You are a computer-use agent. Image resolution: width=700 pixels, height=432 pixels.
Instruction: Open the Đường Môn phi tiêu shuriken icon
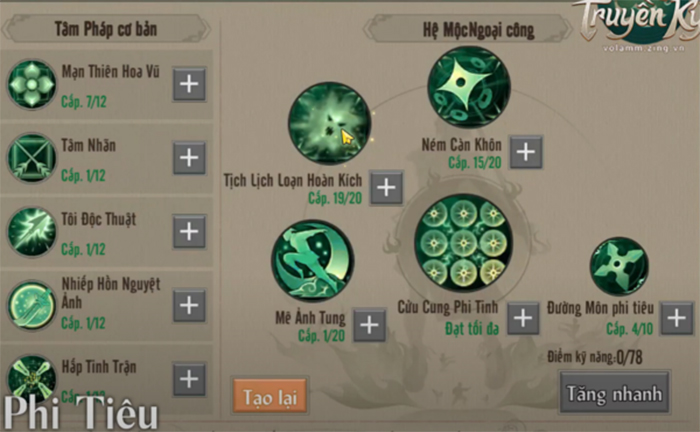tap(621, 267)
